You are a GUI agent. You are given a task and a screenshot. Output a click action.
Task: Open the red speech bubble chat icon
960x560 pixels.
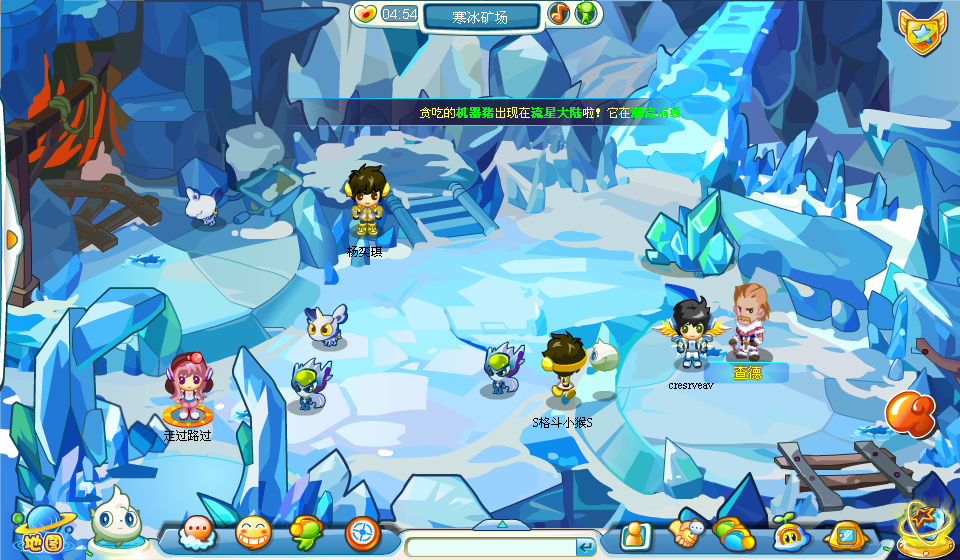tap(197, 533)
